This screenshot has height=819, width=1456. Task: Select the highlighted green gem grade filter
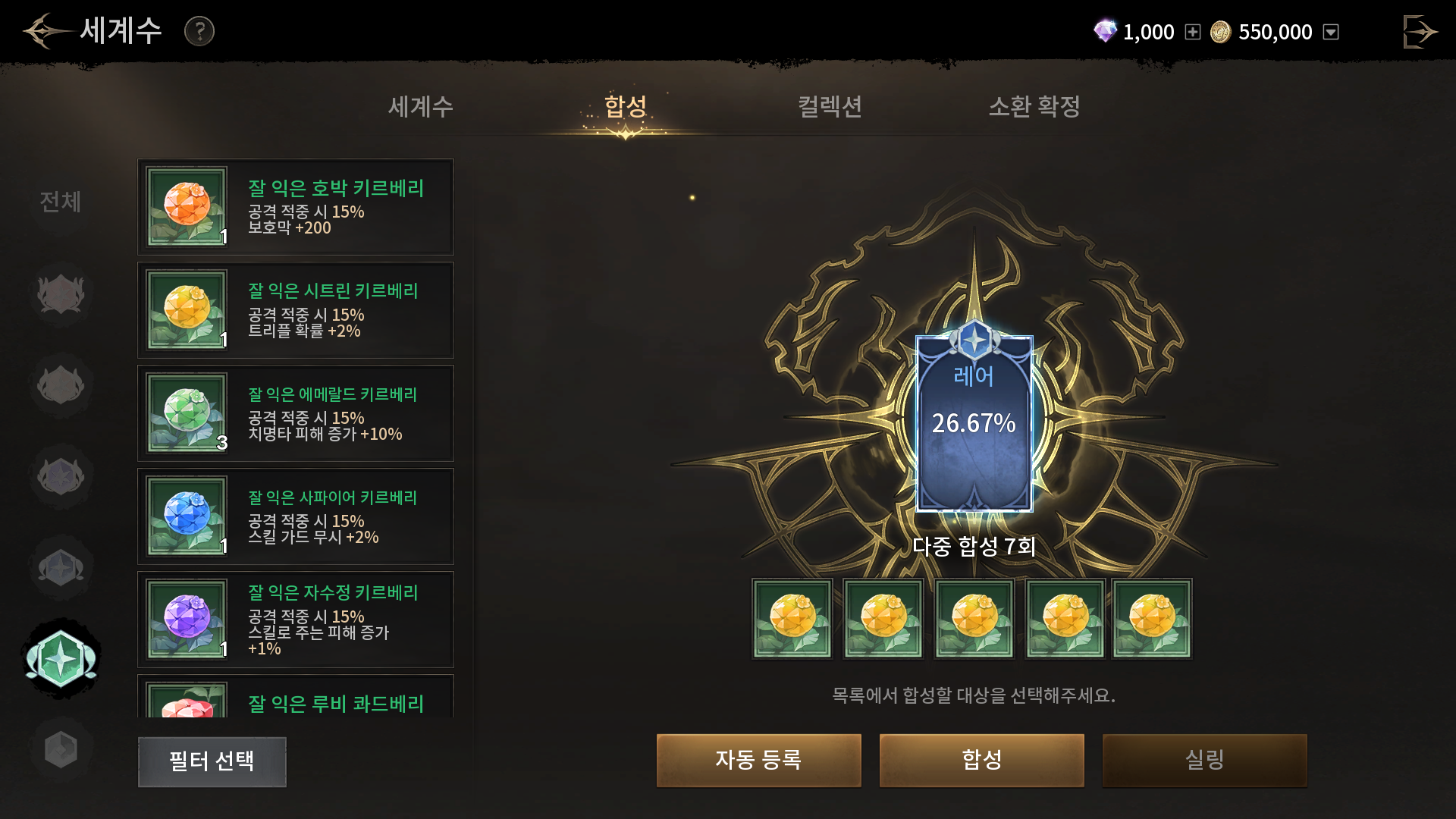[x=61, y=658]
